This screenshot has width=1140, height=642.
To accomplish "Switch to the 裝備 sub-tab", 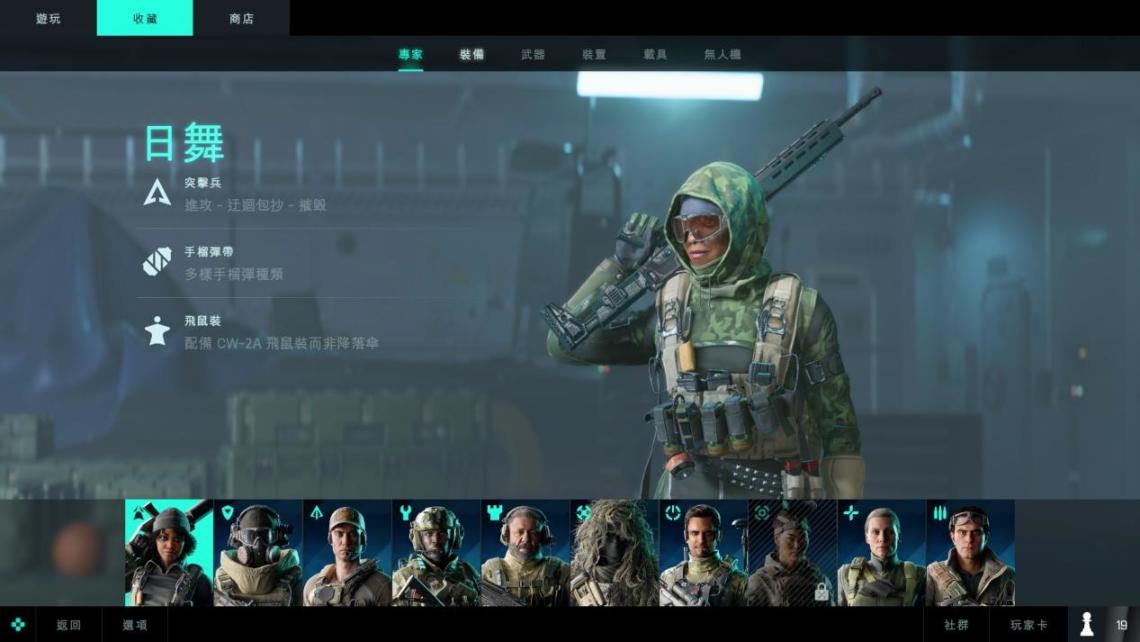I will (x=472, y=54).
